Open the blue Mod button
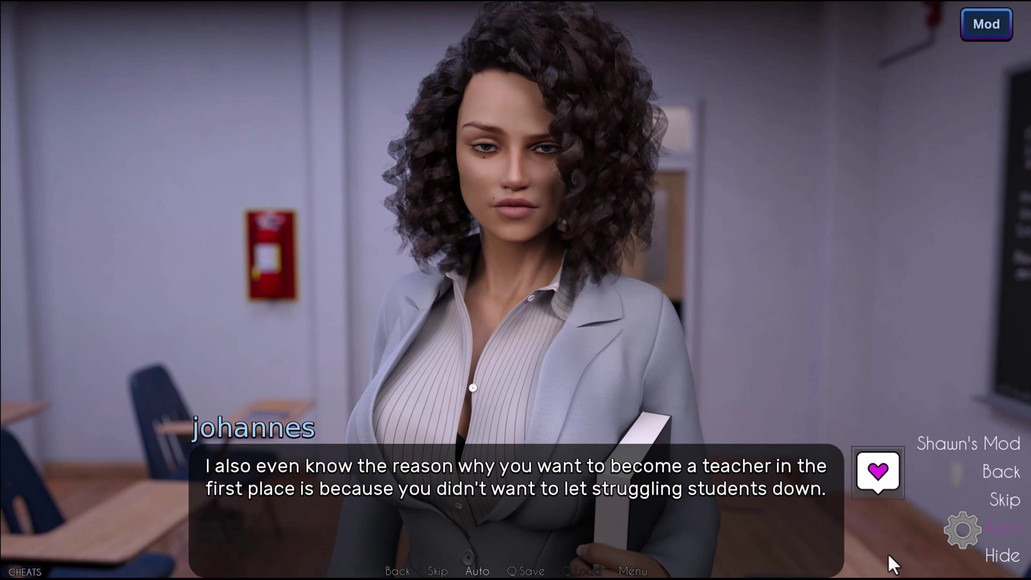The height and width of the screenshot is (580, 1031). 986,25
